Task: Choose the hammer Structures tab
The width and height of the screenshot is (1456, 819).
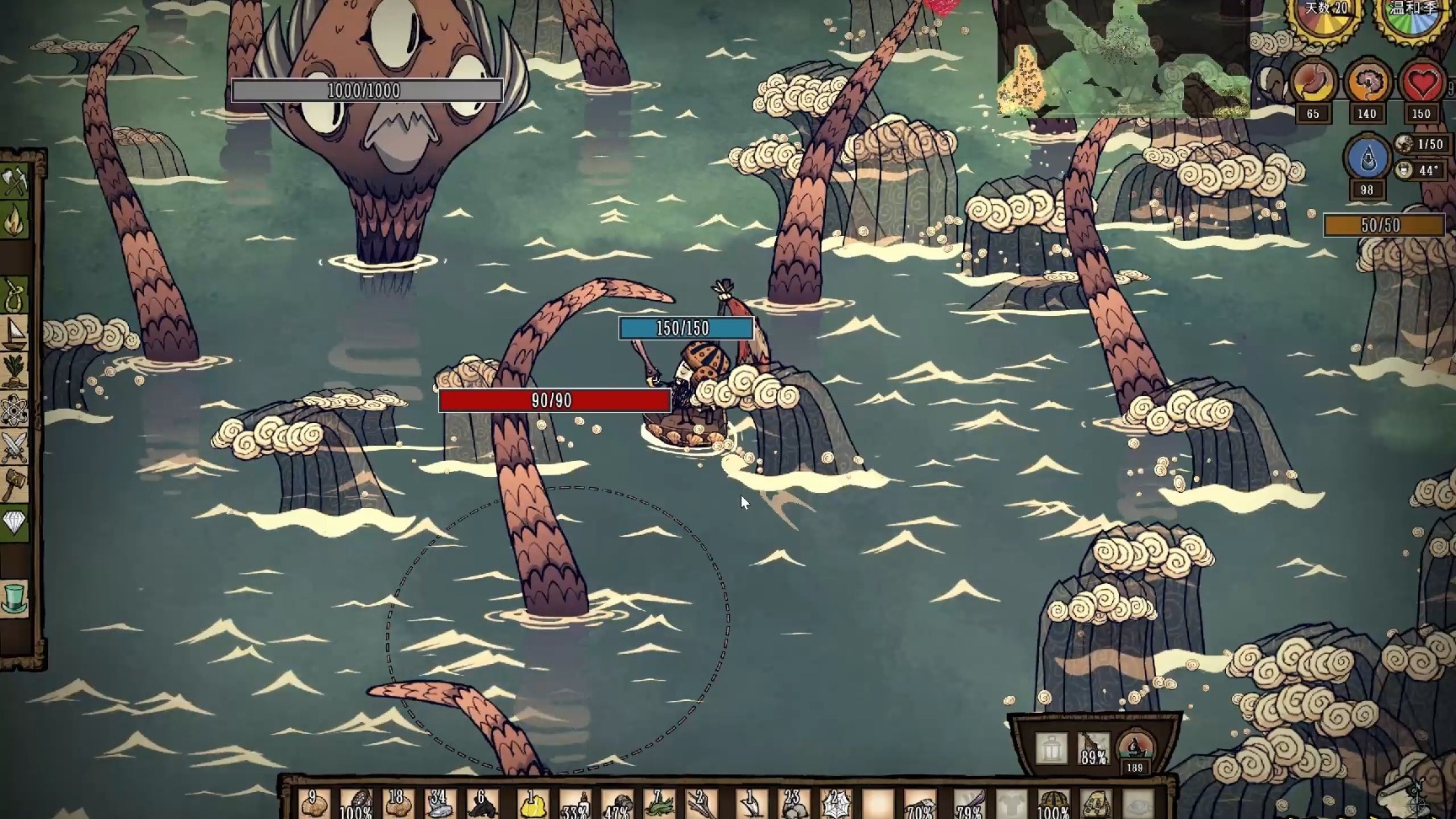Action: pos(14,484)
